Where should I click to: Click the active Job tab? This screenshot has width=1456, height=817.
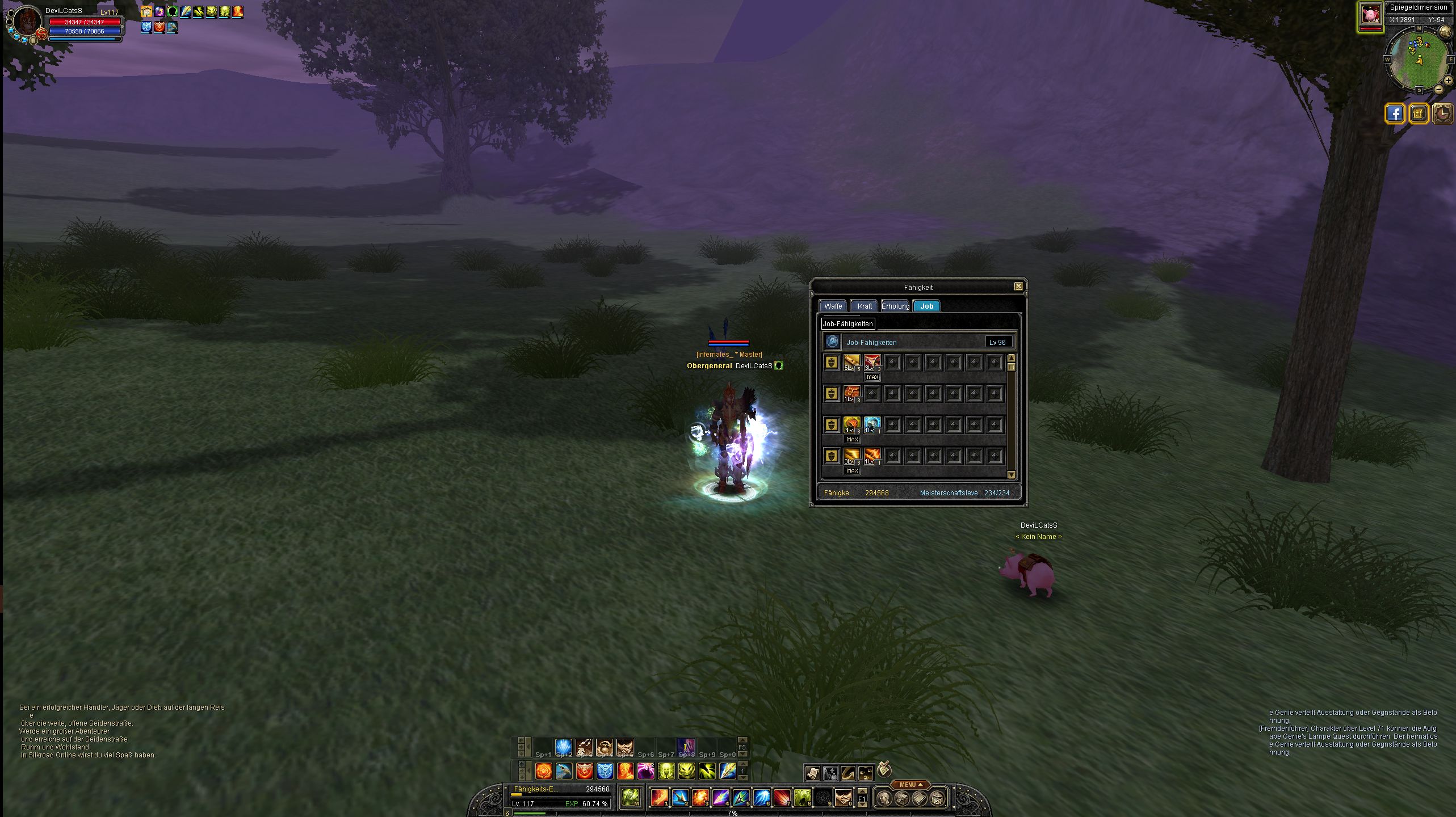(927, 306)
